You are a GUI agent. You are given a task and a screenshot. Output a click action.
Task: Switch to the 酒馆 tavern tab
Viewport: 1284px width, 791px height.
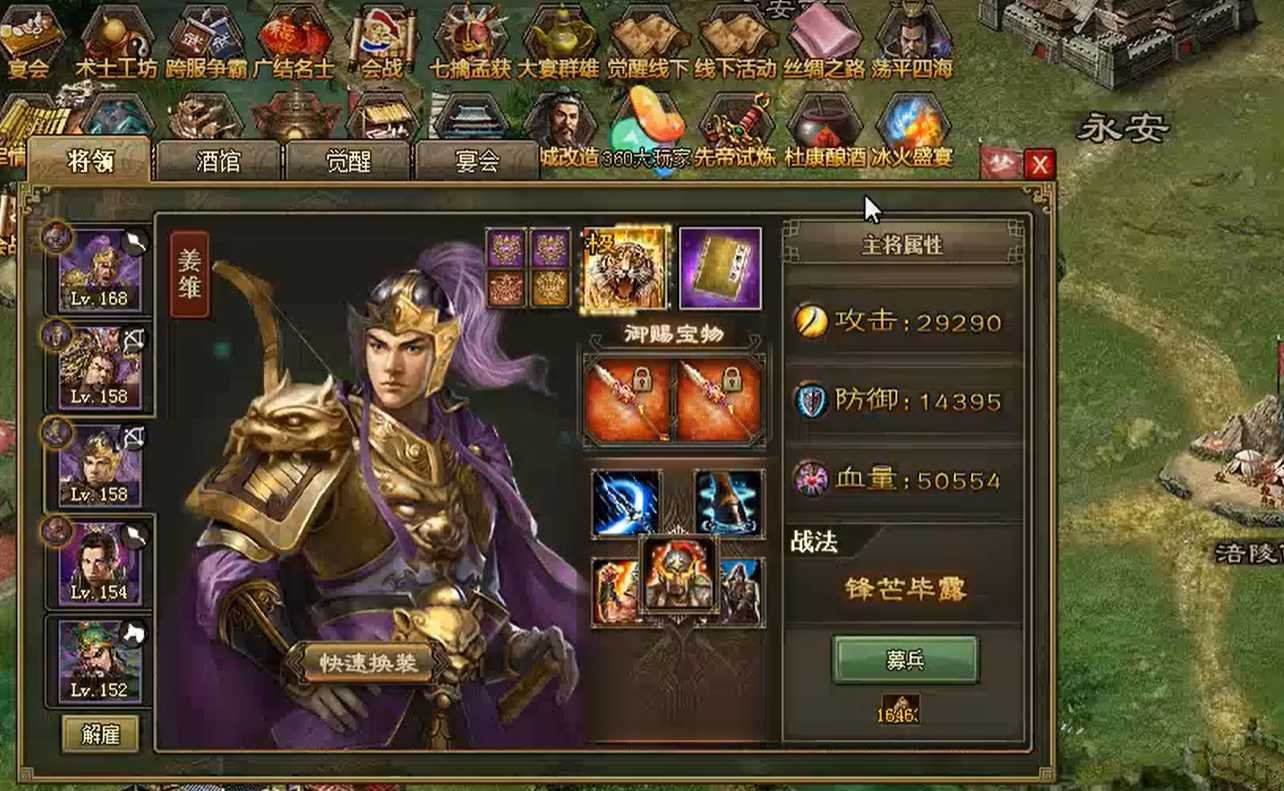[218, 162]
